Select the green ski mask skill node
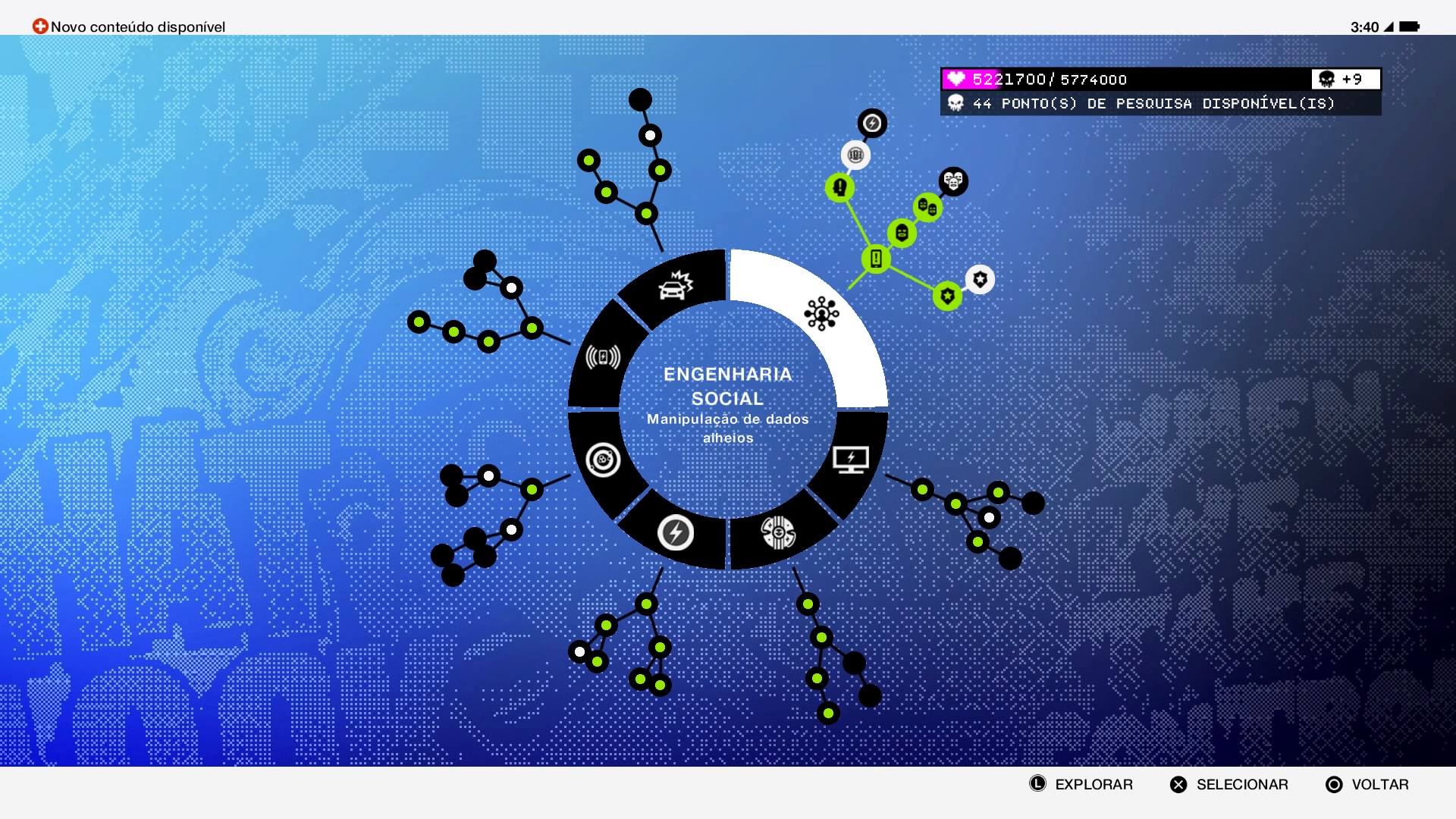The height and width of the screenshot is (819, 1456). [x=901, y=232]
